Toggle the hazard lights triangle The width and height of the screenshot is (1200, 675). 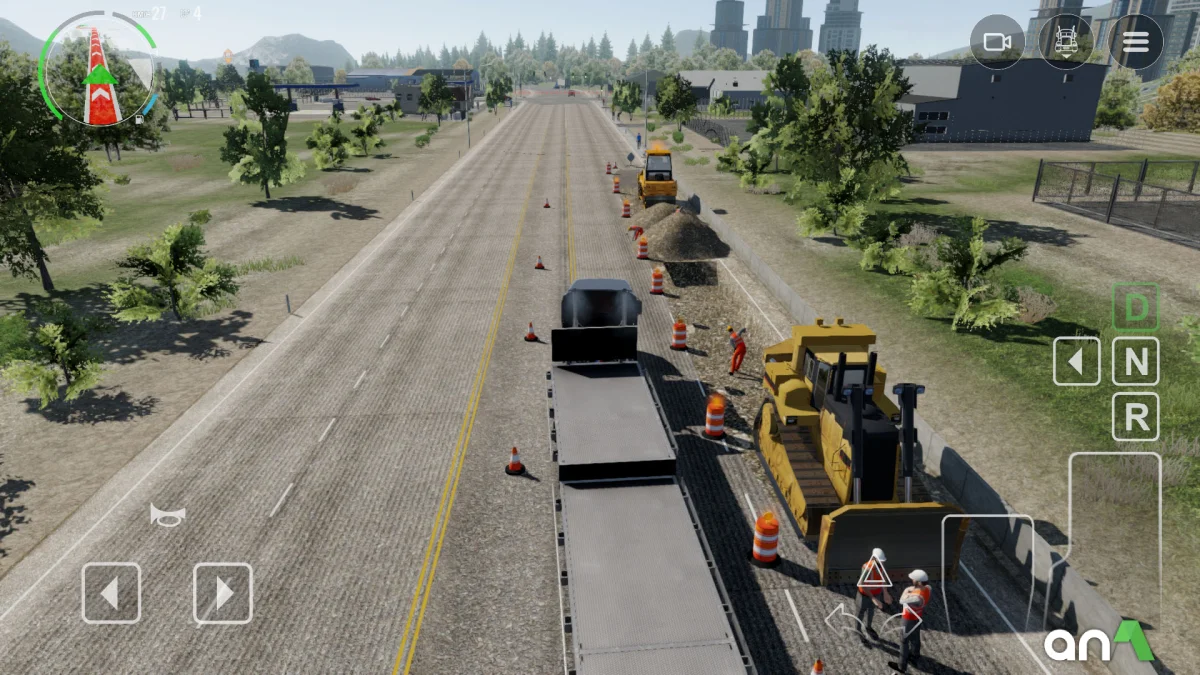point(874,574)
